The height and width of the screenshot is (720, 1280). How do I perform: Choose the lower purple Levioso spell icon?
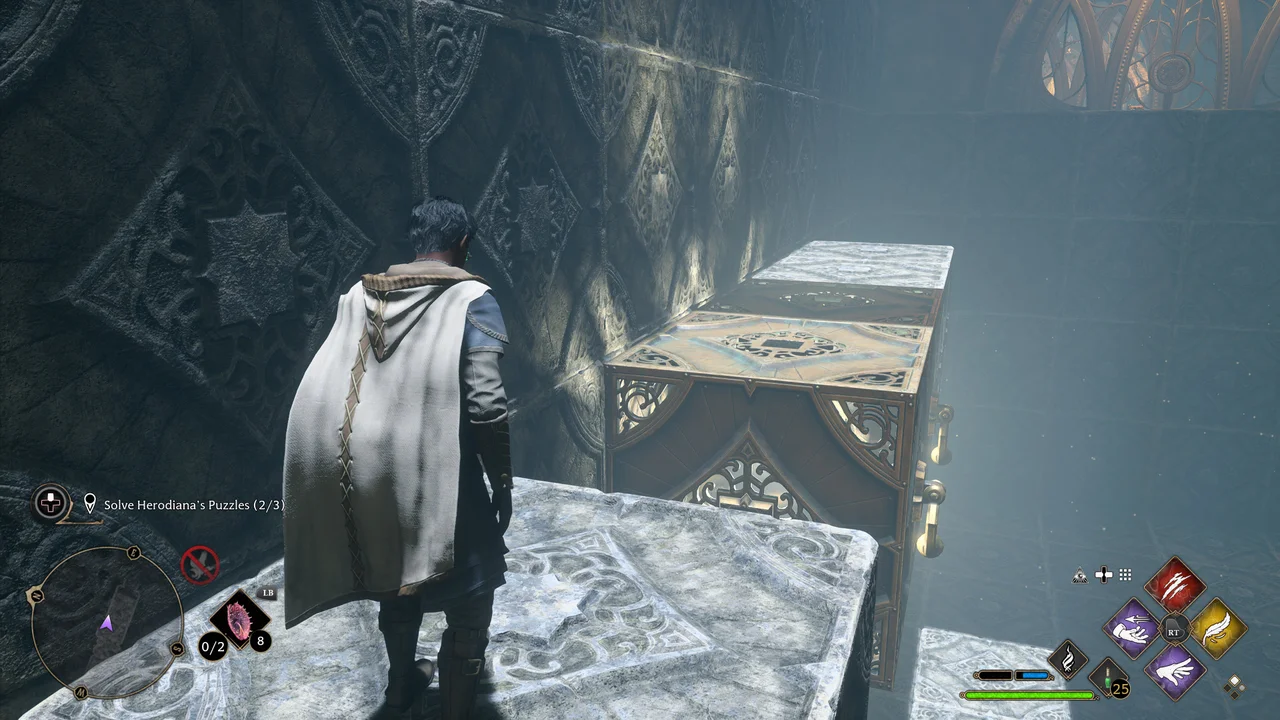coord(1176,675)
